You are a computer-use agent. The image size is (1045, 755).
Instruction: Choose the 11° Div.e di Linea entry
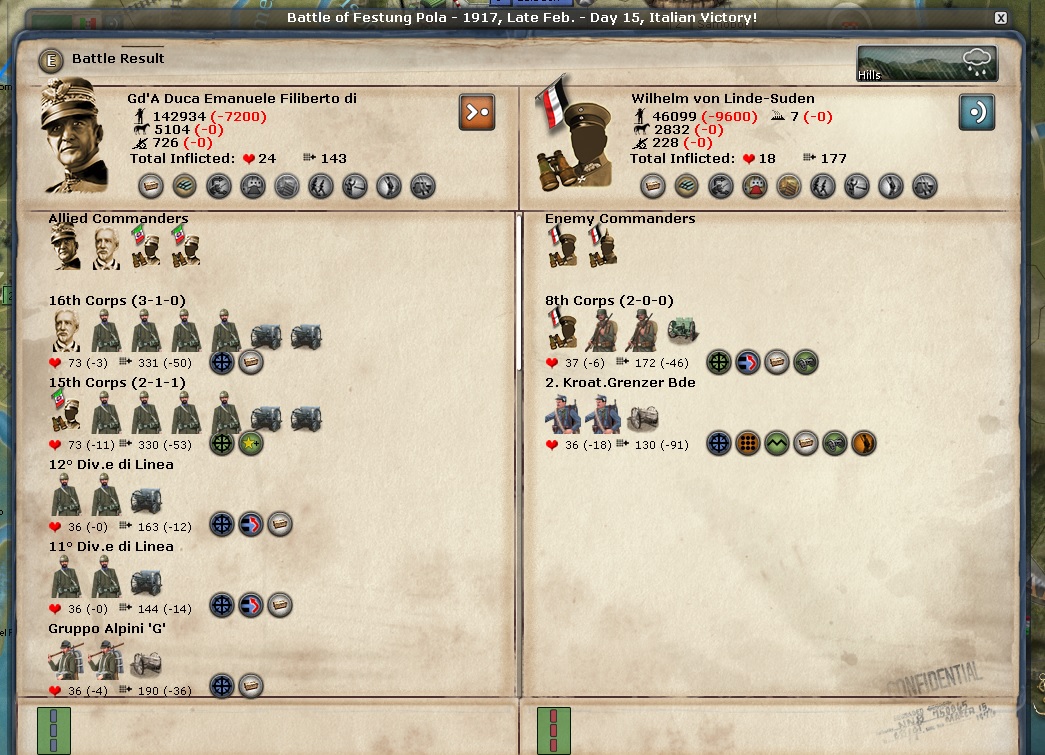click(x=111, y=547)
